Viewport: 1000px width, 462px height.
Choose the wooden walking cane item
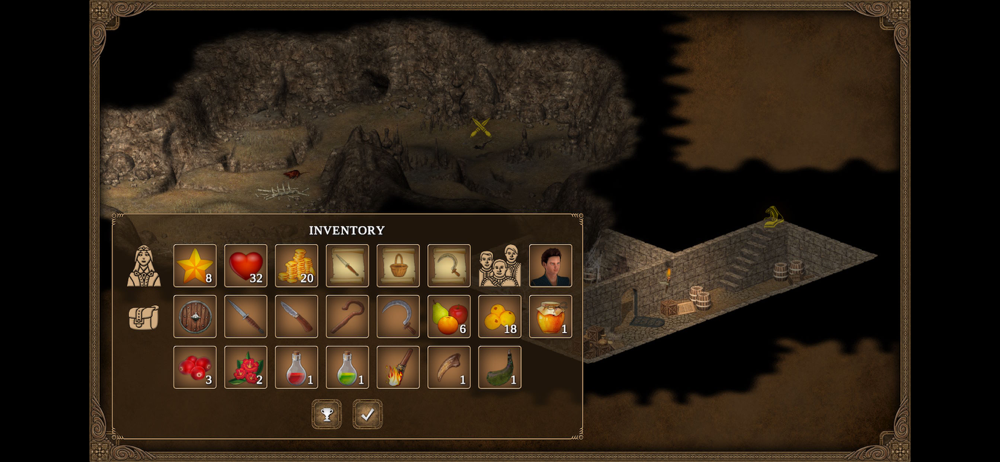pos(347,316)
